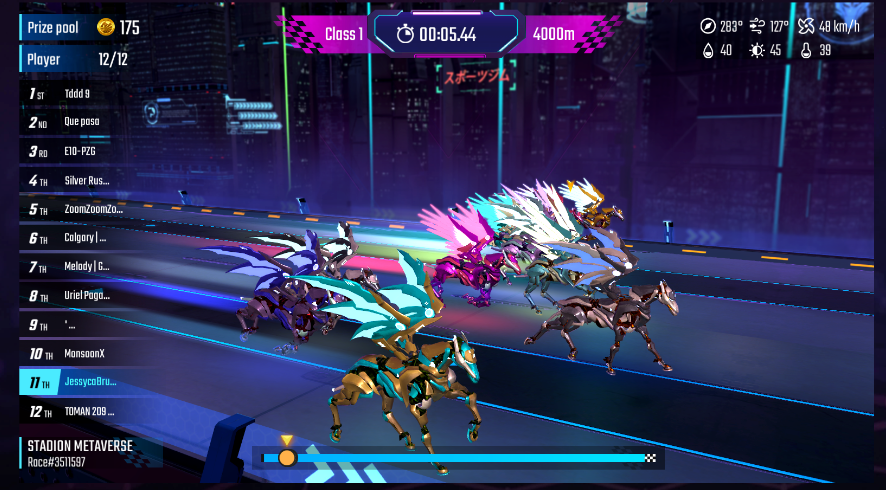Screen dimensions: 886x490
Task: Select MonsoonX in 10th place
Action: tap(84, 354)
